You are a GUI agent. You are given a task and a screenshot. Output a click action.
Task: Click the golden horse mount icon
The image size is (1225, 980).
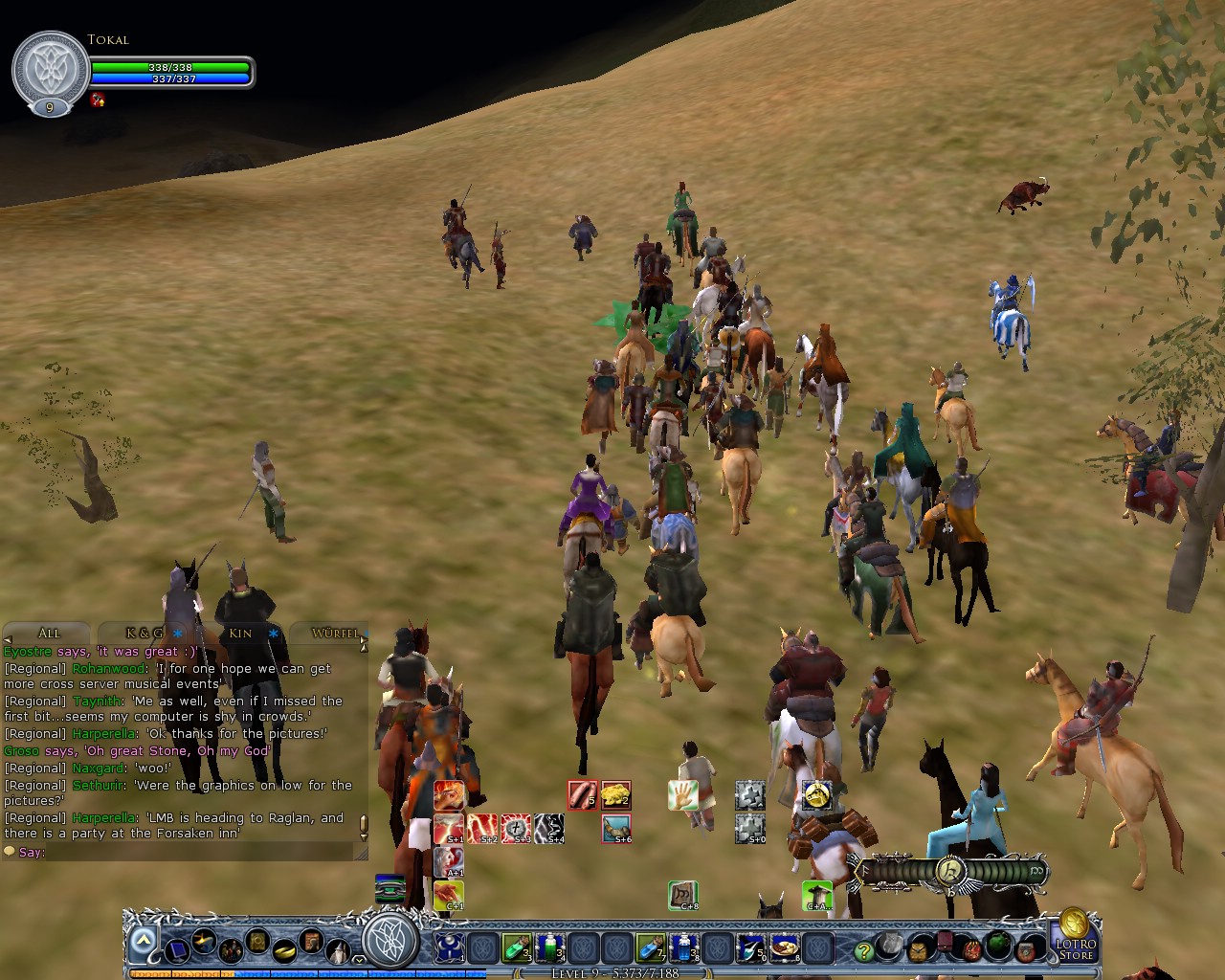[817, 795]
